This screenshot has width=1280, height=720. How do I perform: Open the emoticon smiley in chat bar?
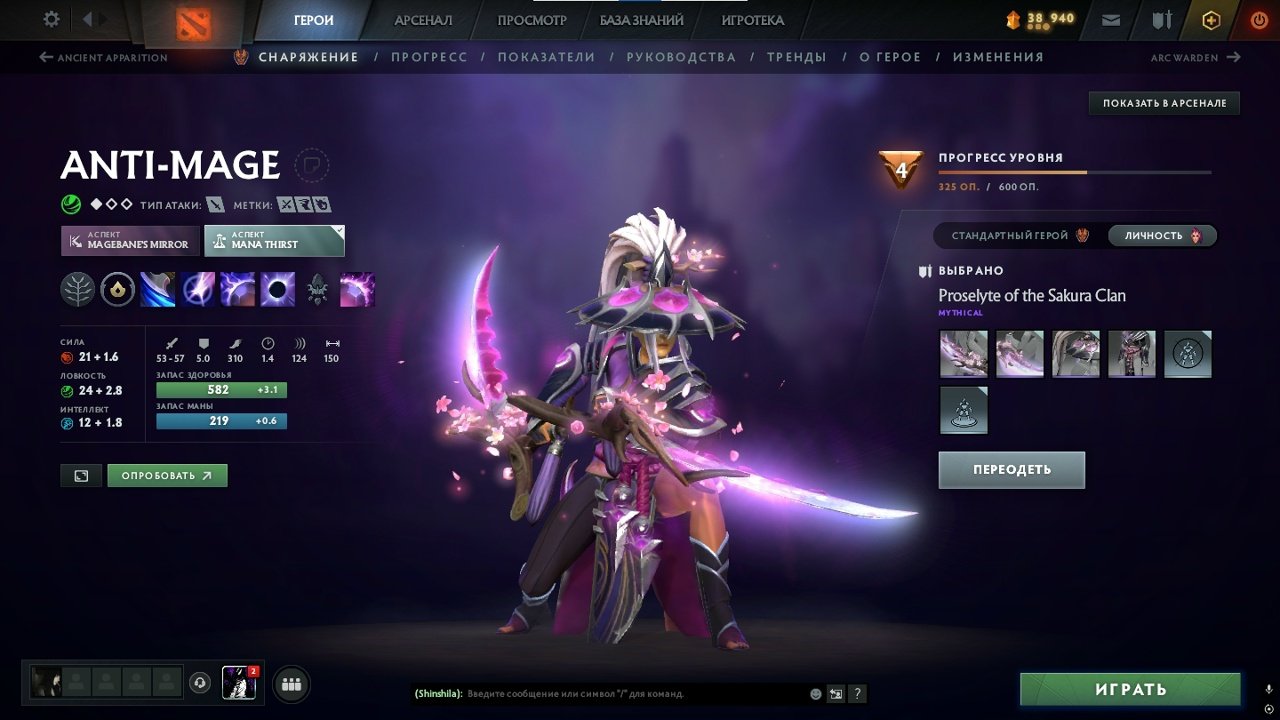[815, 693]
